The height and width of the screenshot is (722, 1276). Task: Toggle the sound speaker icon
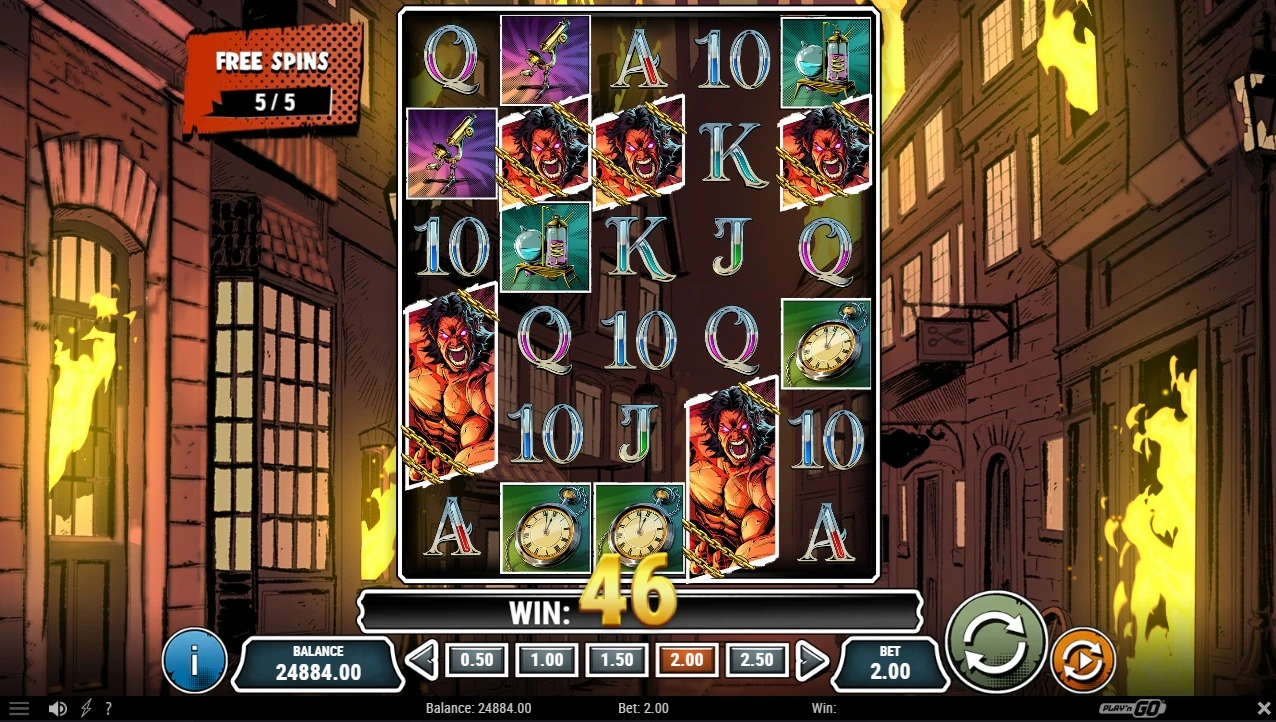58,709
